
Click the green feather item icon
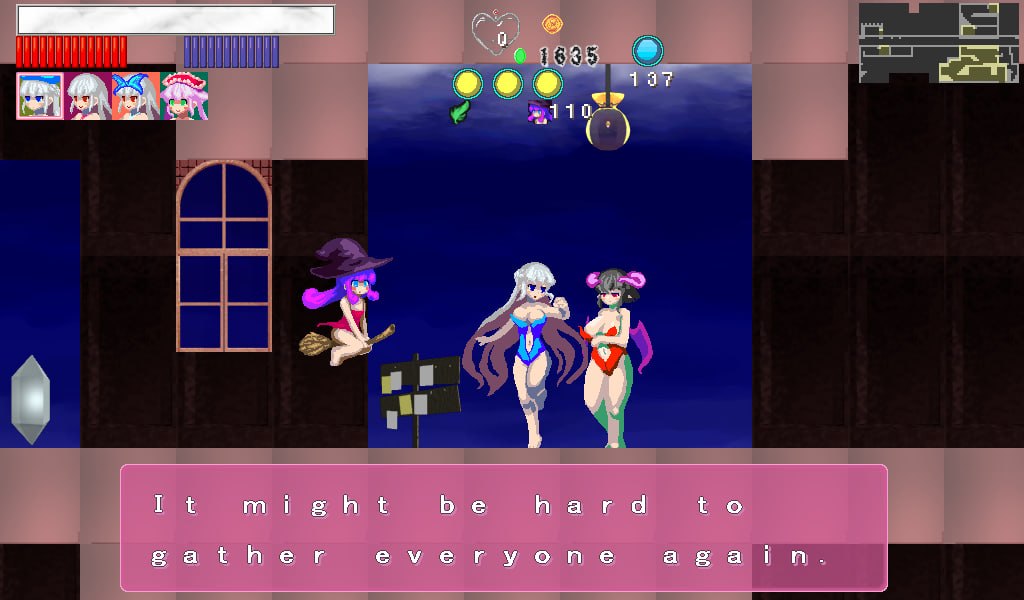coord(460,112)
